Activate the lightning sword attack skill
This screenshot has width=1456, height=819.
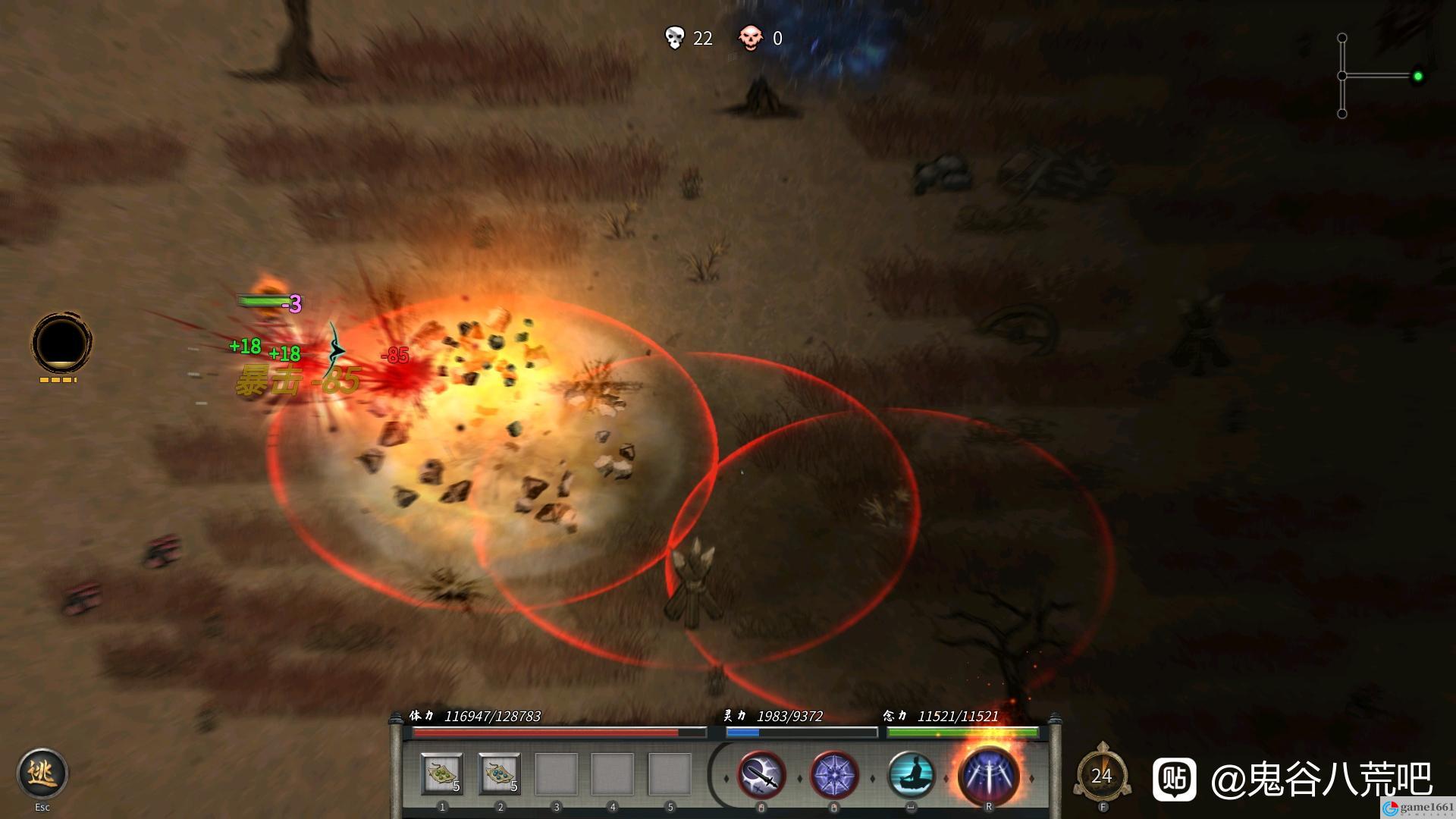(x=761, y=776)
